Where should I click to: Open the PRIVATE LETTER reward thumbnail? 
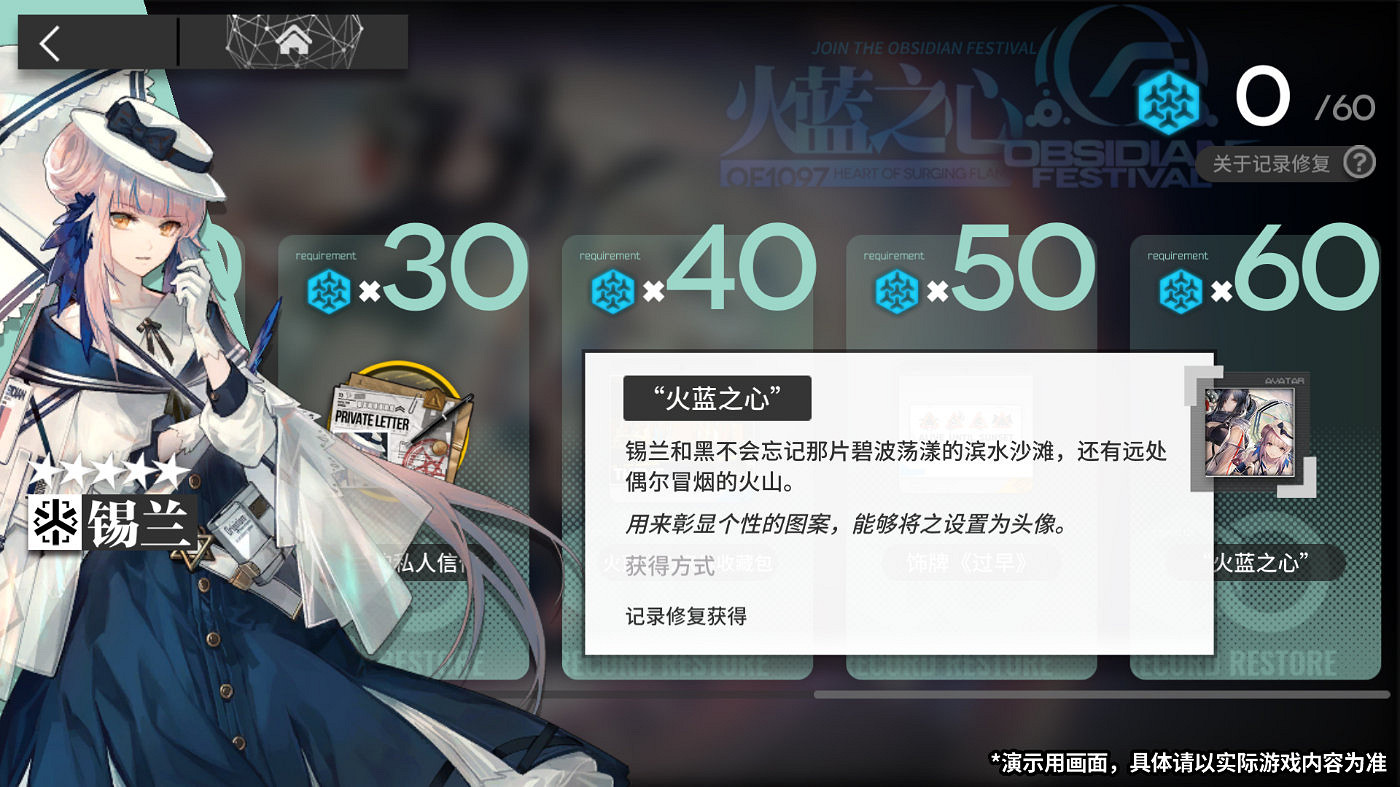point(400,420)
